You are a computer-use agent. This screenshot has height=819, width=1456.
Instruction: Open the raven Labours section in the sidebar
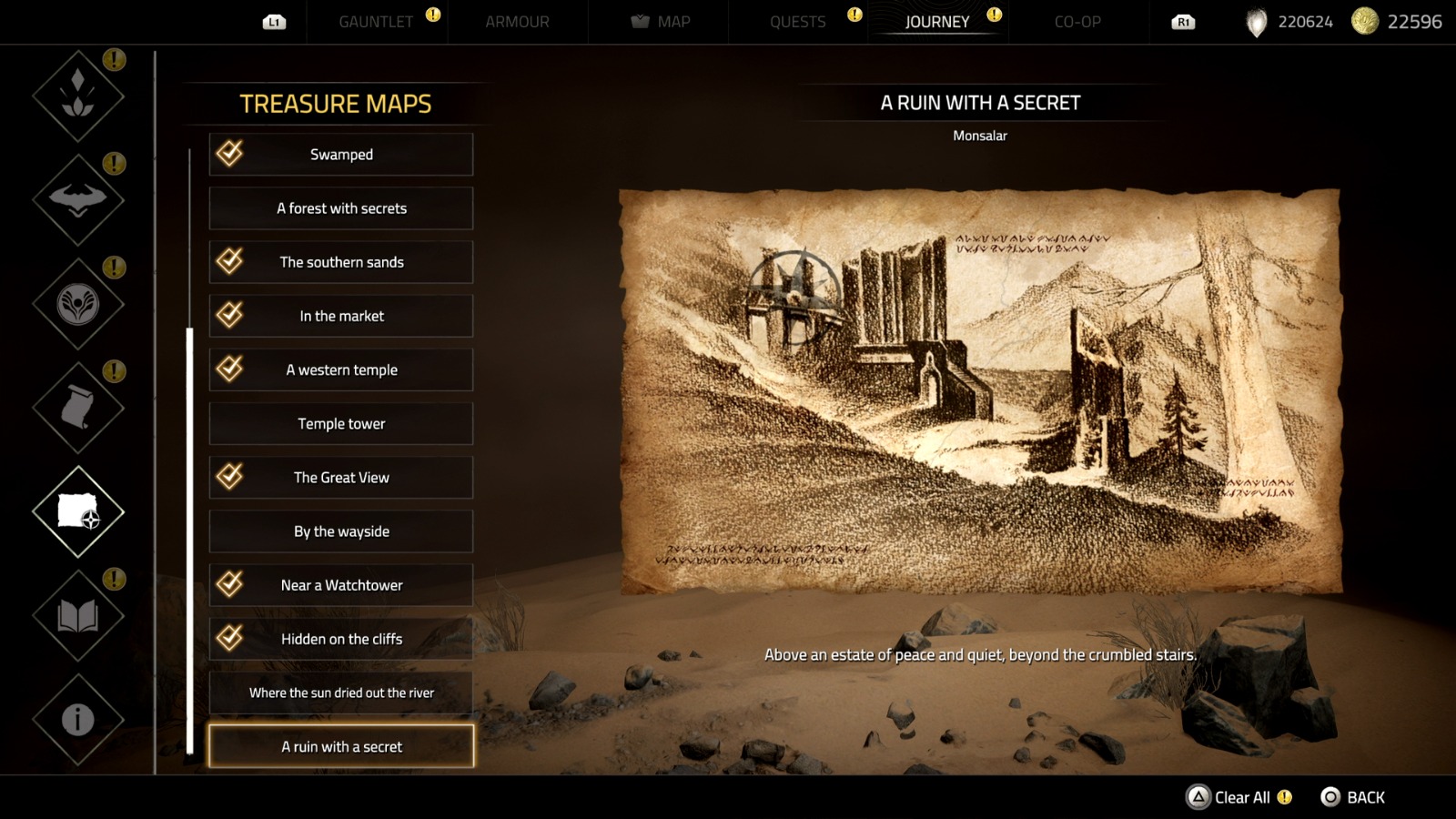[77, 198]
